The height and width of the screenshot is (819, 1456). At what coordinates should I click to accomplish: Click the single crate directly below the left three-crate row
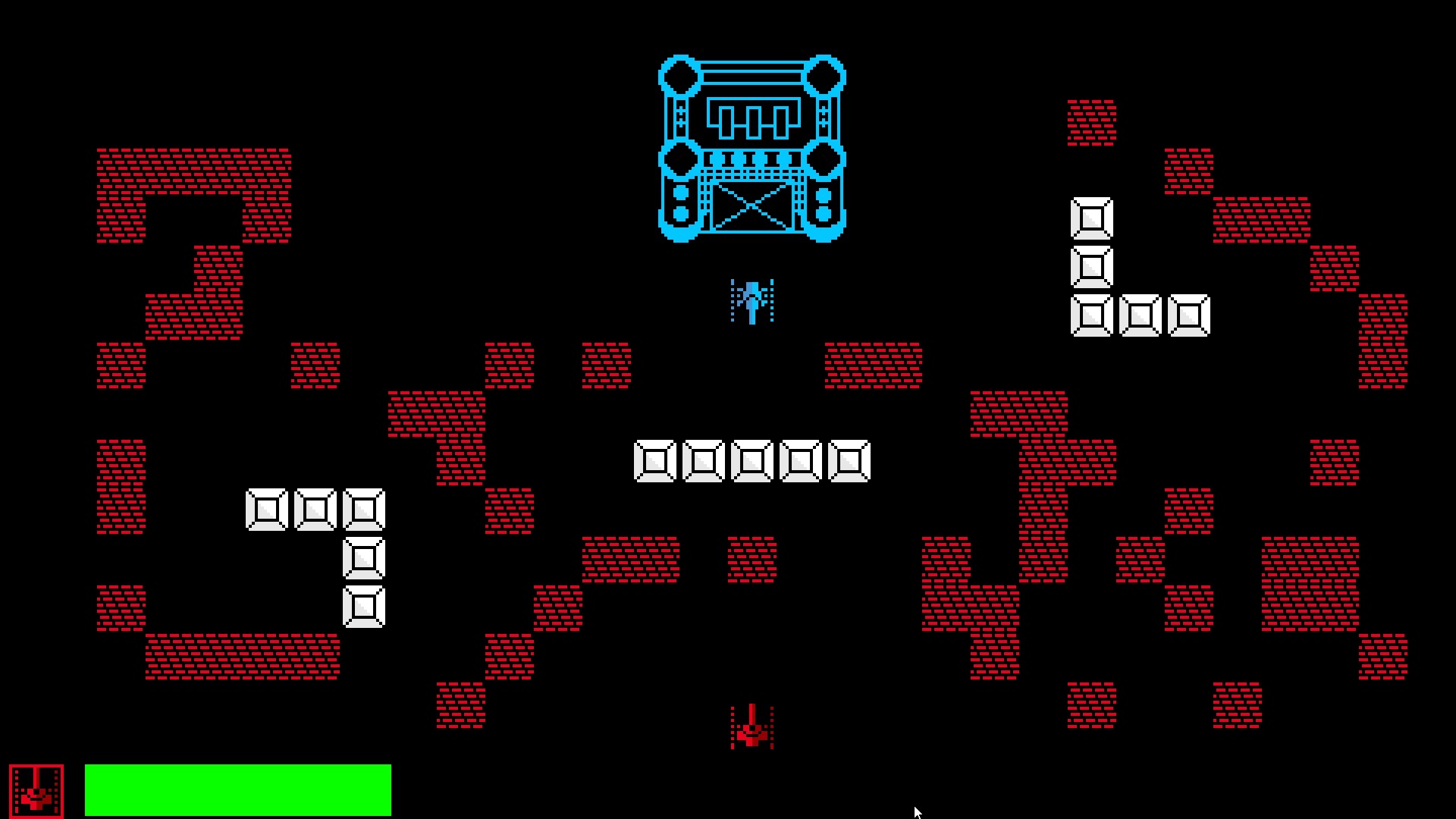[x=362, y=559]
